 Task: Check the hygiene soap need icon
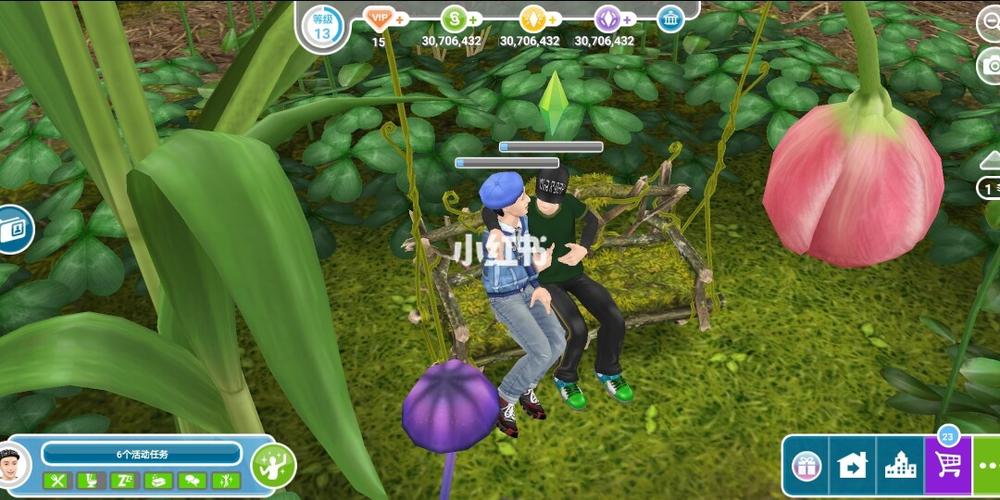pyautogui.click(x=159, y=481)
